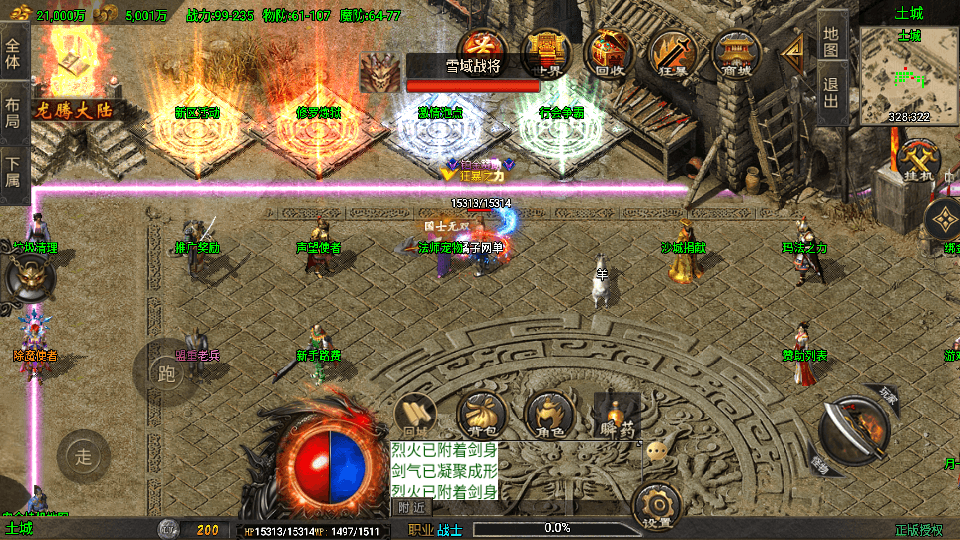Screen dimensions: 960x540
Task: Open the 角色 (Character) sheet
Action: 550,415
